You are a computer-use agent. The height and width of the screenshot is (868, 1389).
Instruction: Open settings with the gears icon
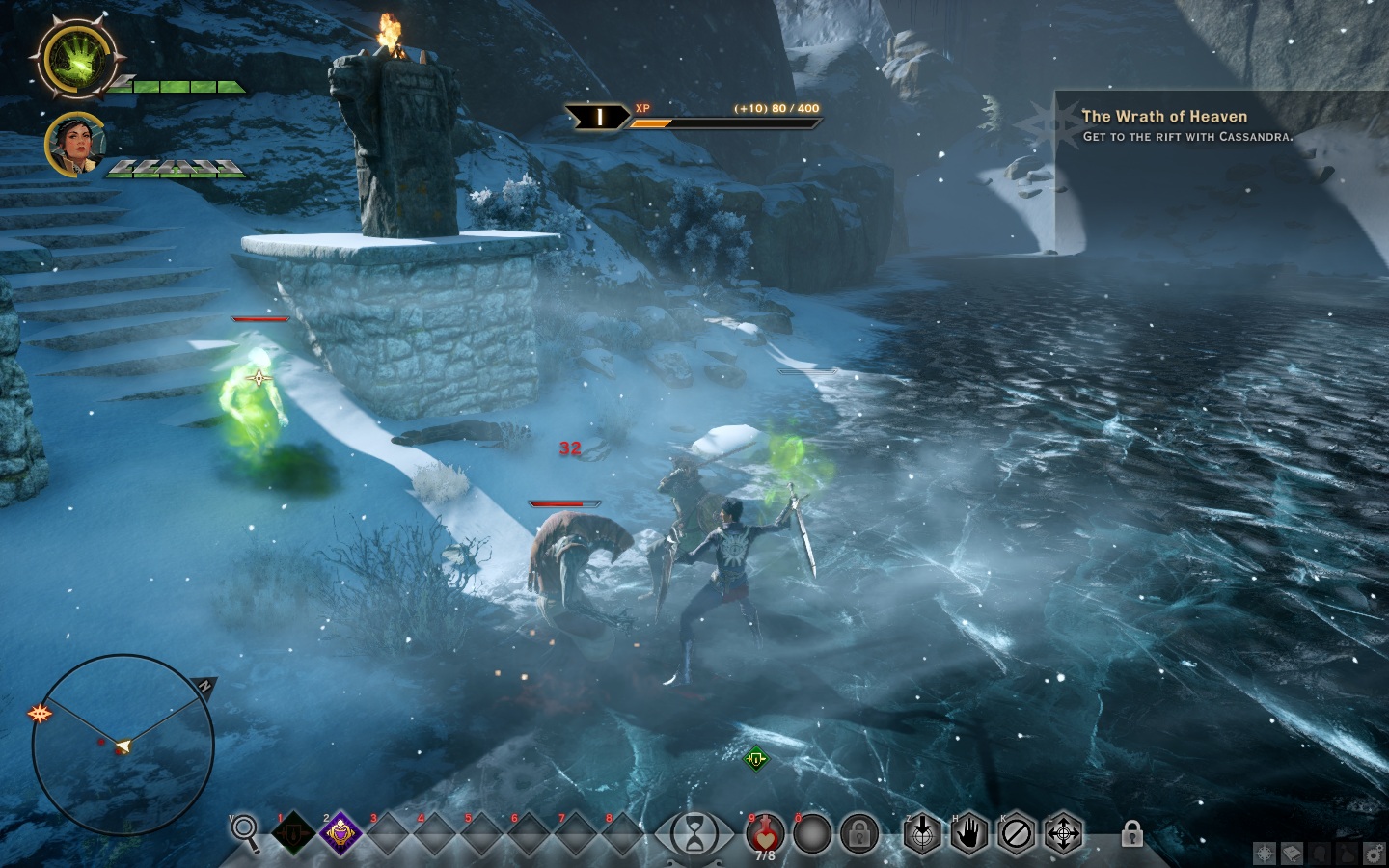(1373, 854)
